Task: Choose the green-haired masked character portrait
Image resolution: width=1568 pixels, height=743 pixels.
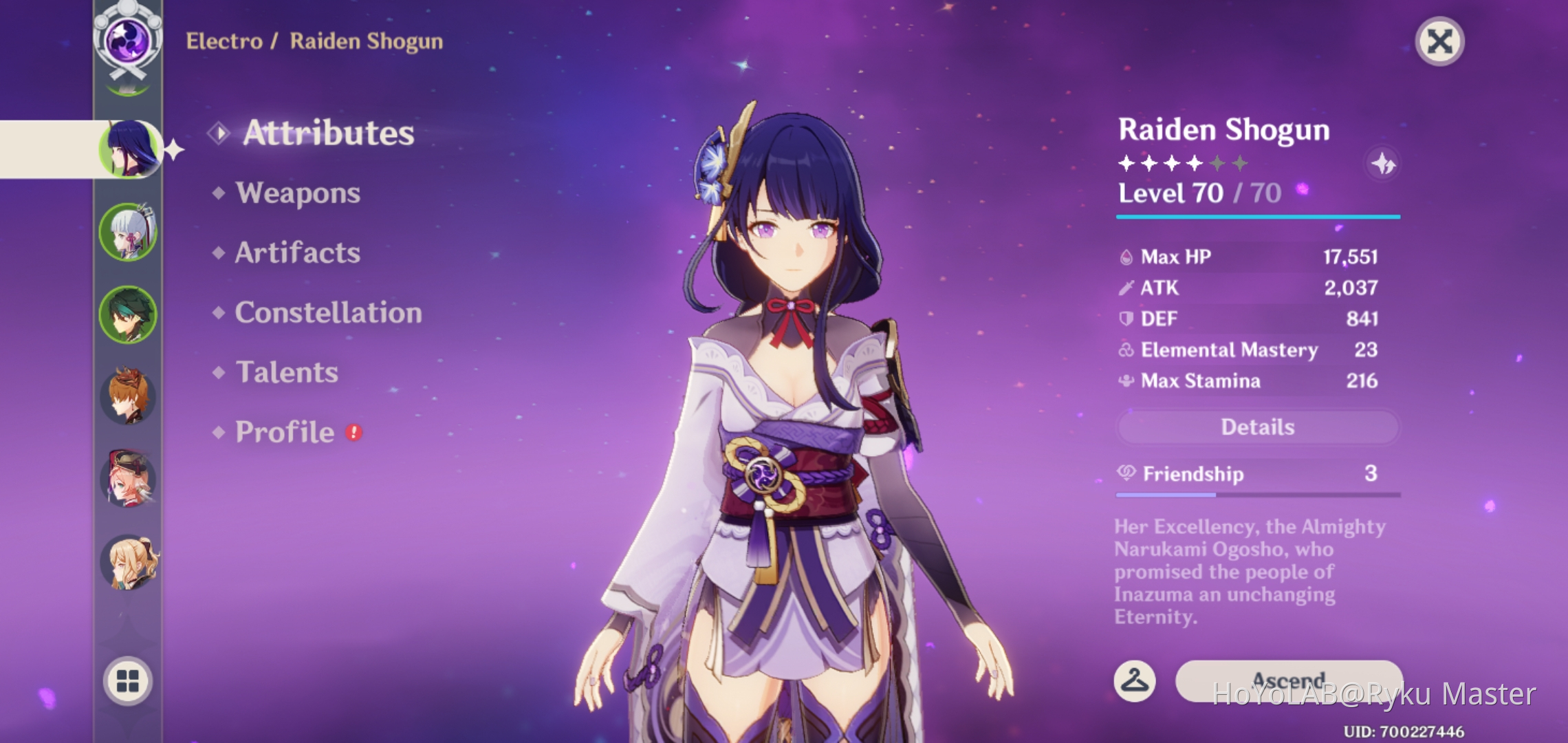Action: click(x=129, y=314)
